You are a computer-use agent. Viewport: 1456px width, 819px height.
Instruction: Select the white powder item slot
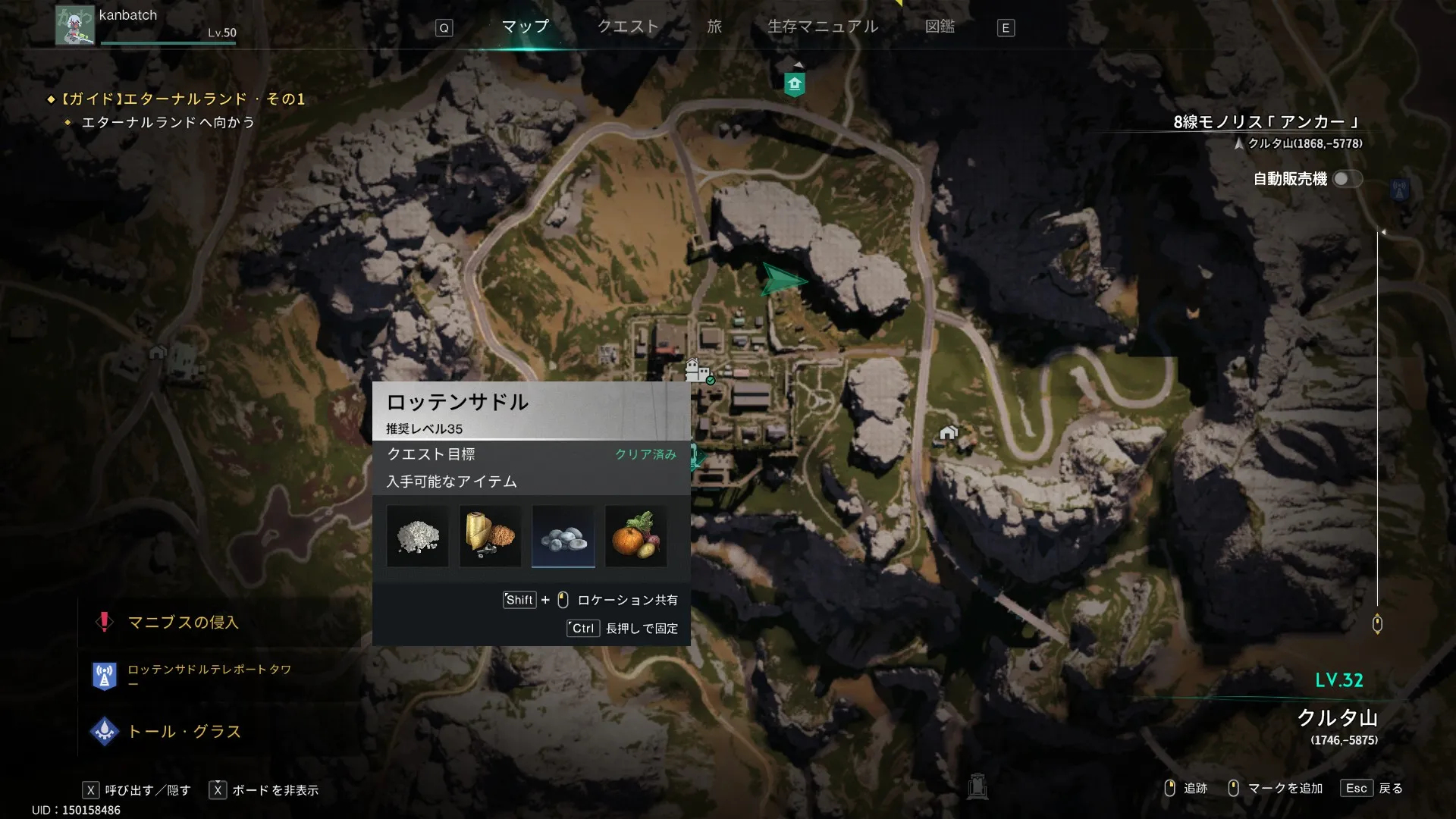(418, 536)
